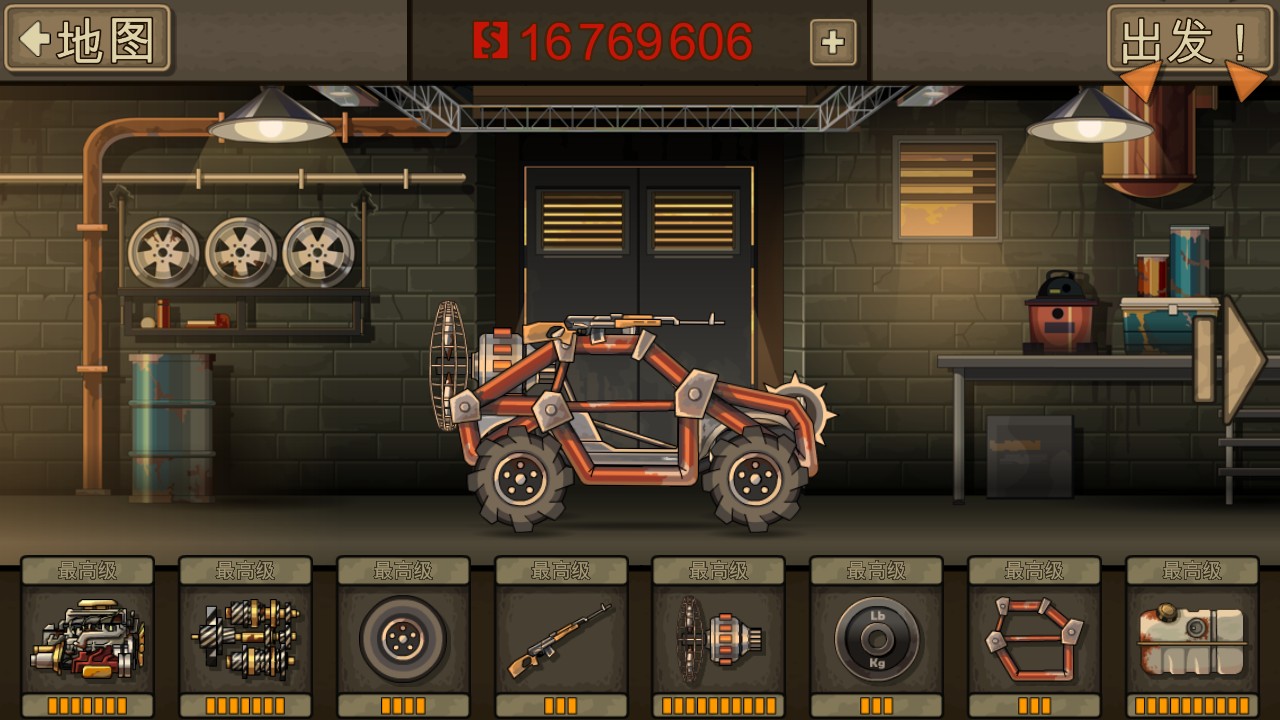Go back to the 地图 map screen
This screenshot has width=1280, height=720.
click(x=88, y=40)
